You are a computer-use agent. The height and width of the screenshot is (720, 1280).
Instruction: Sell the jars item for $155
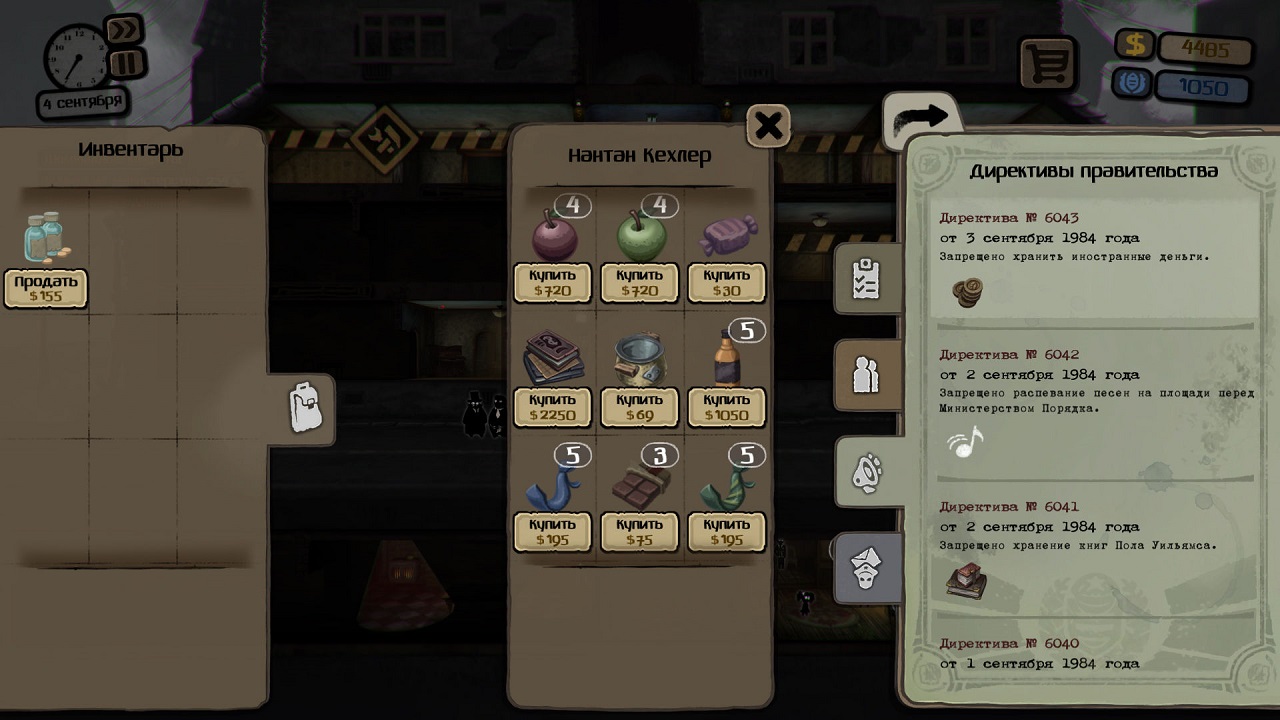pos(46,288)
